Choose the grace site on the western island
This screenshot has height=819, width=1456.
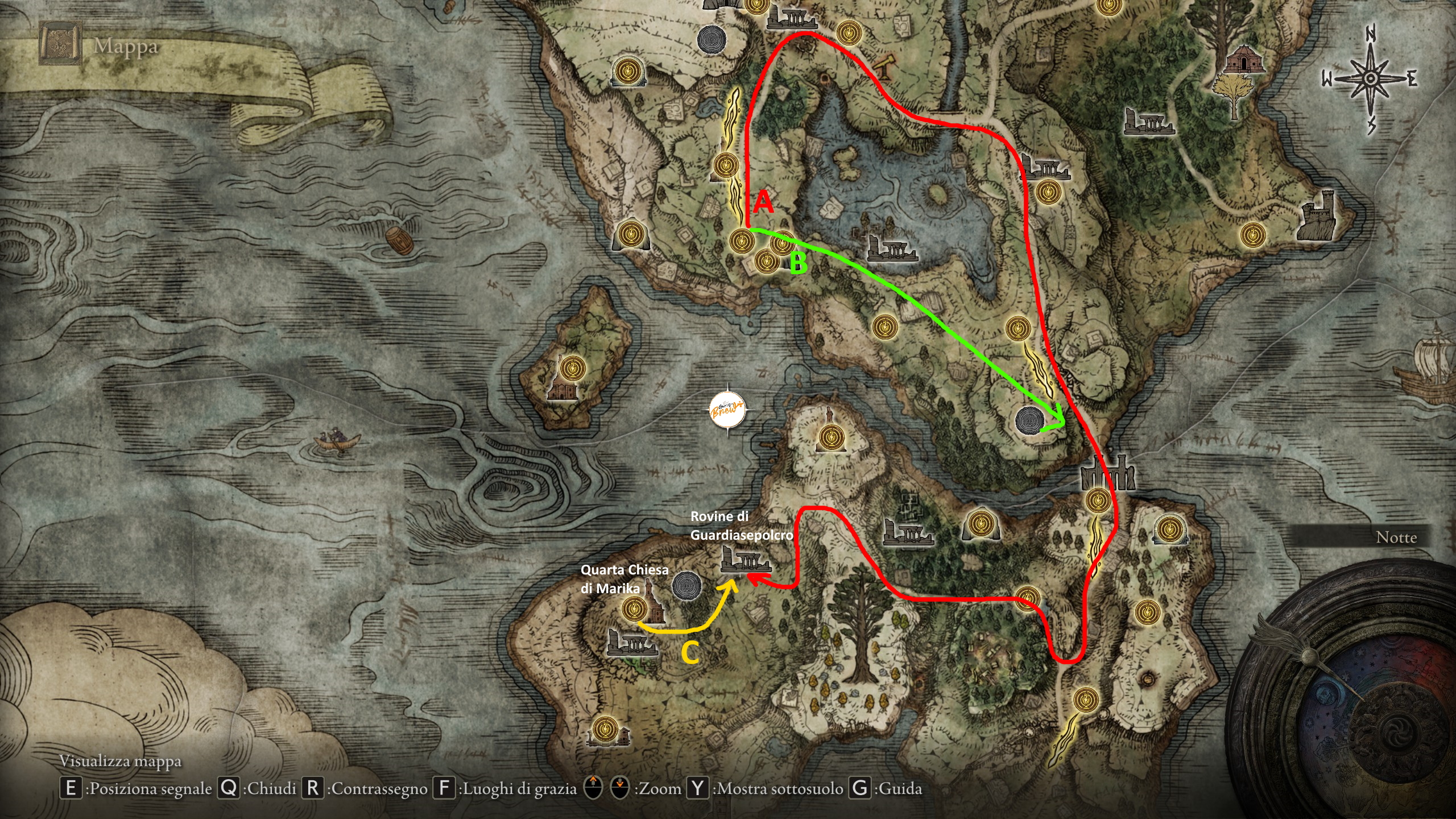coord(572,367)
